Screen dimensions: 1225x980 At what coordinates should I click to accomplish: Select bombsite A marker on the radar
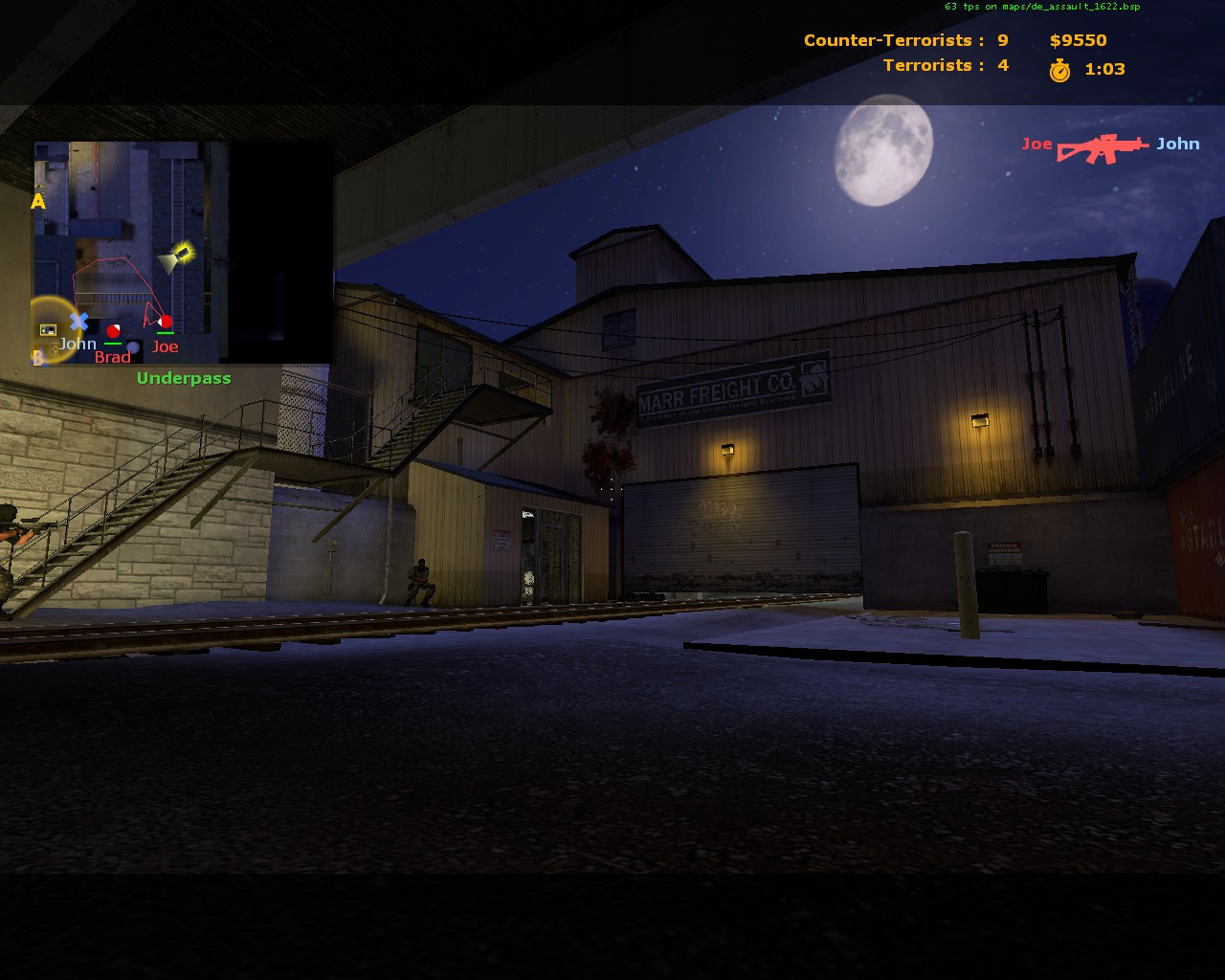(38, 202)
